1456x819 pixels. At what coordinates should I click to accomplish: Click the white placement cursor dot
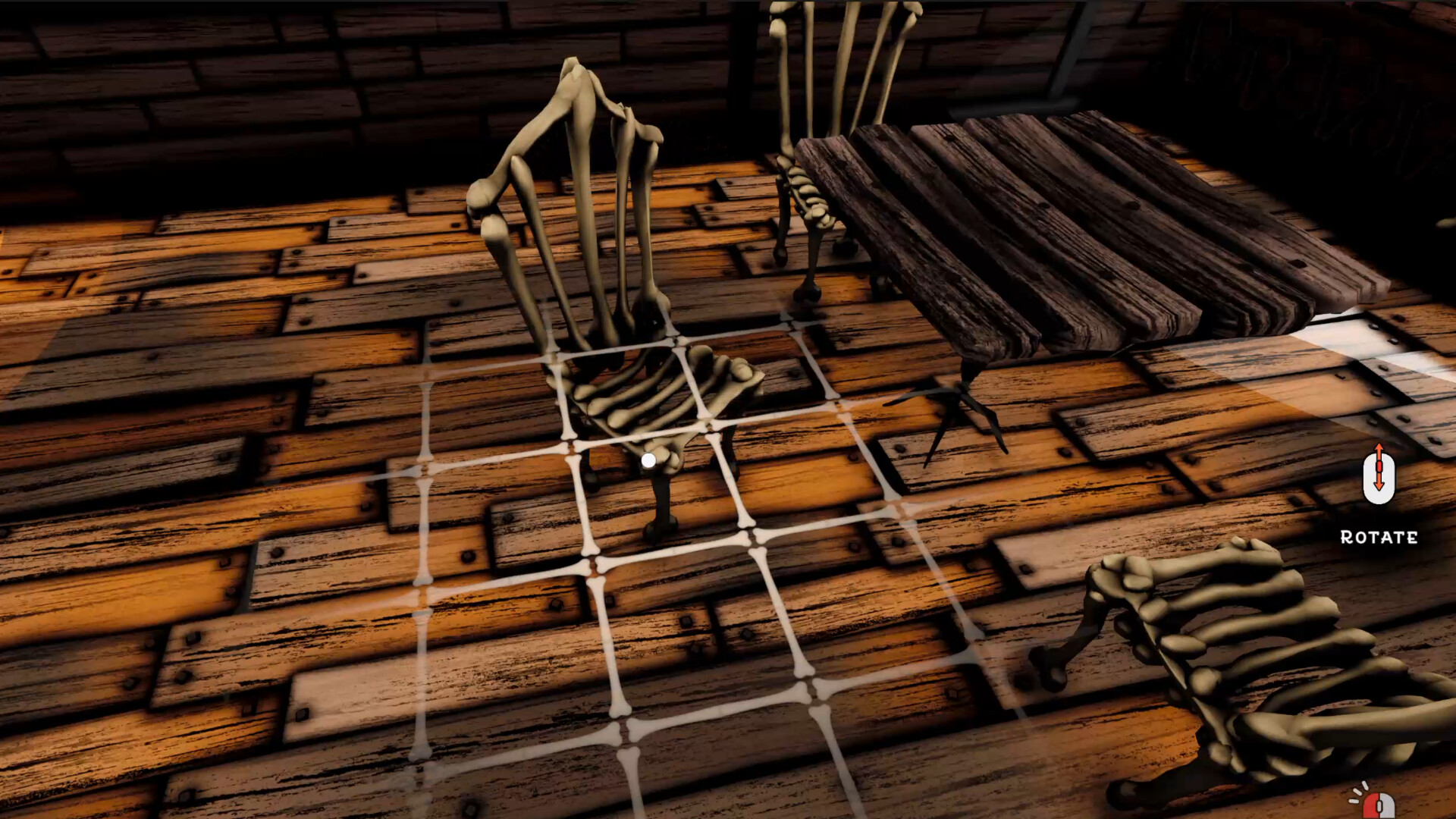click(649, 458)
